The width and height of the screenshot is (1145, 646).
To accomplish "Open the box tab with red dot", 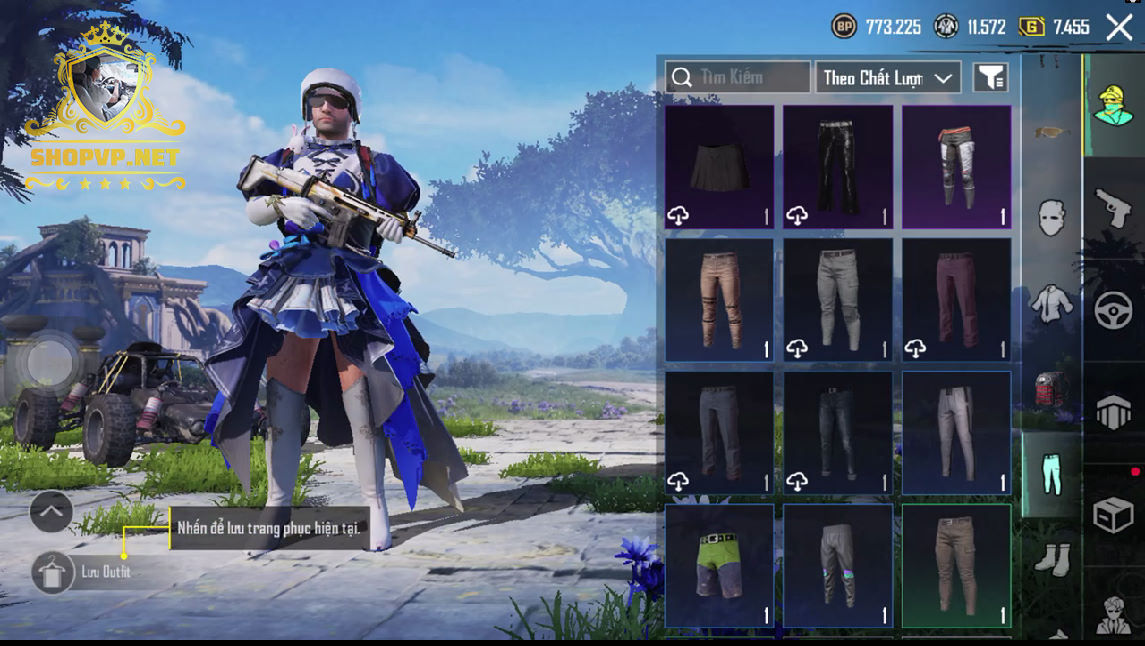I will click(1113, 514).
